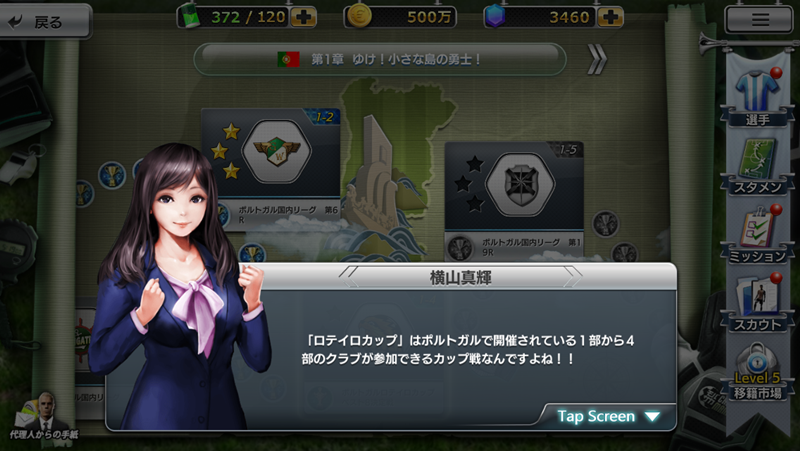Open the スタメン lineup menu
Viewport: 800px width, 451px height.
[758, 163]
